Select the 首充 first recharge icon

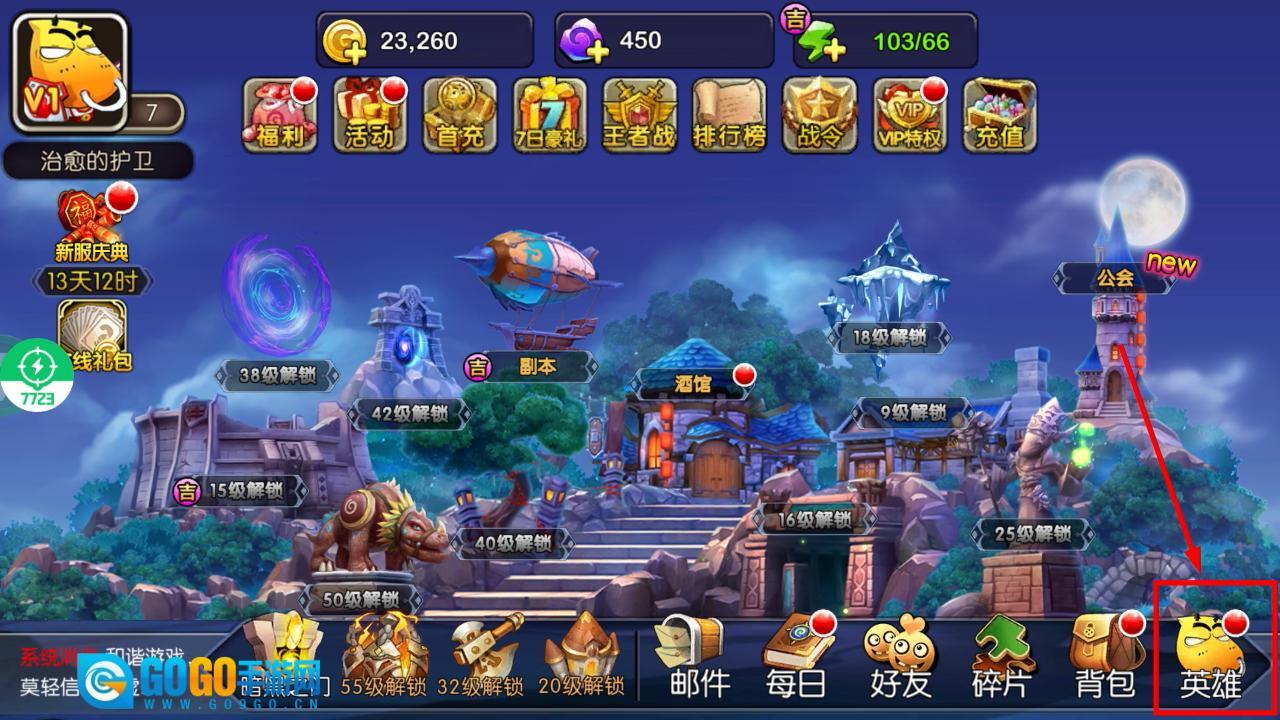[x=460, y=115]
